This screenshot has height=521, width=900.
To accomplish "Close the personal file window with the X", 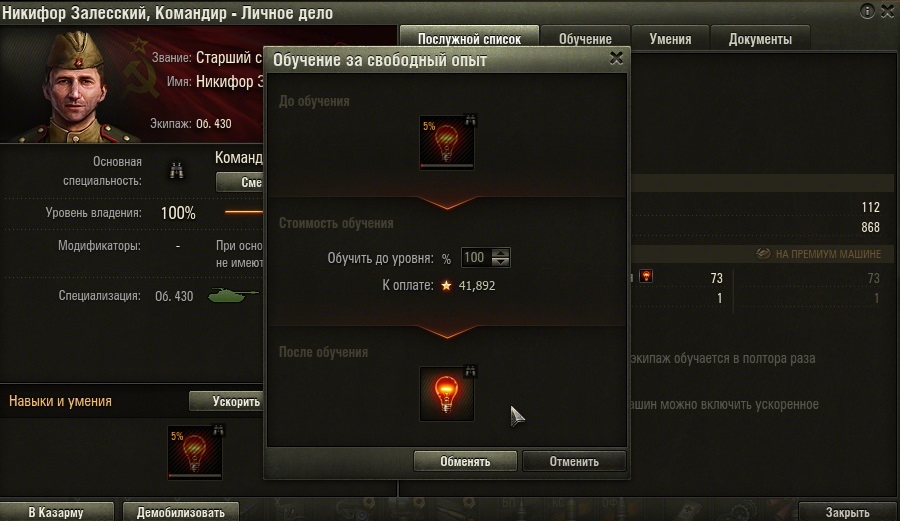I will coord(884,11).
